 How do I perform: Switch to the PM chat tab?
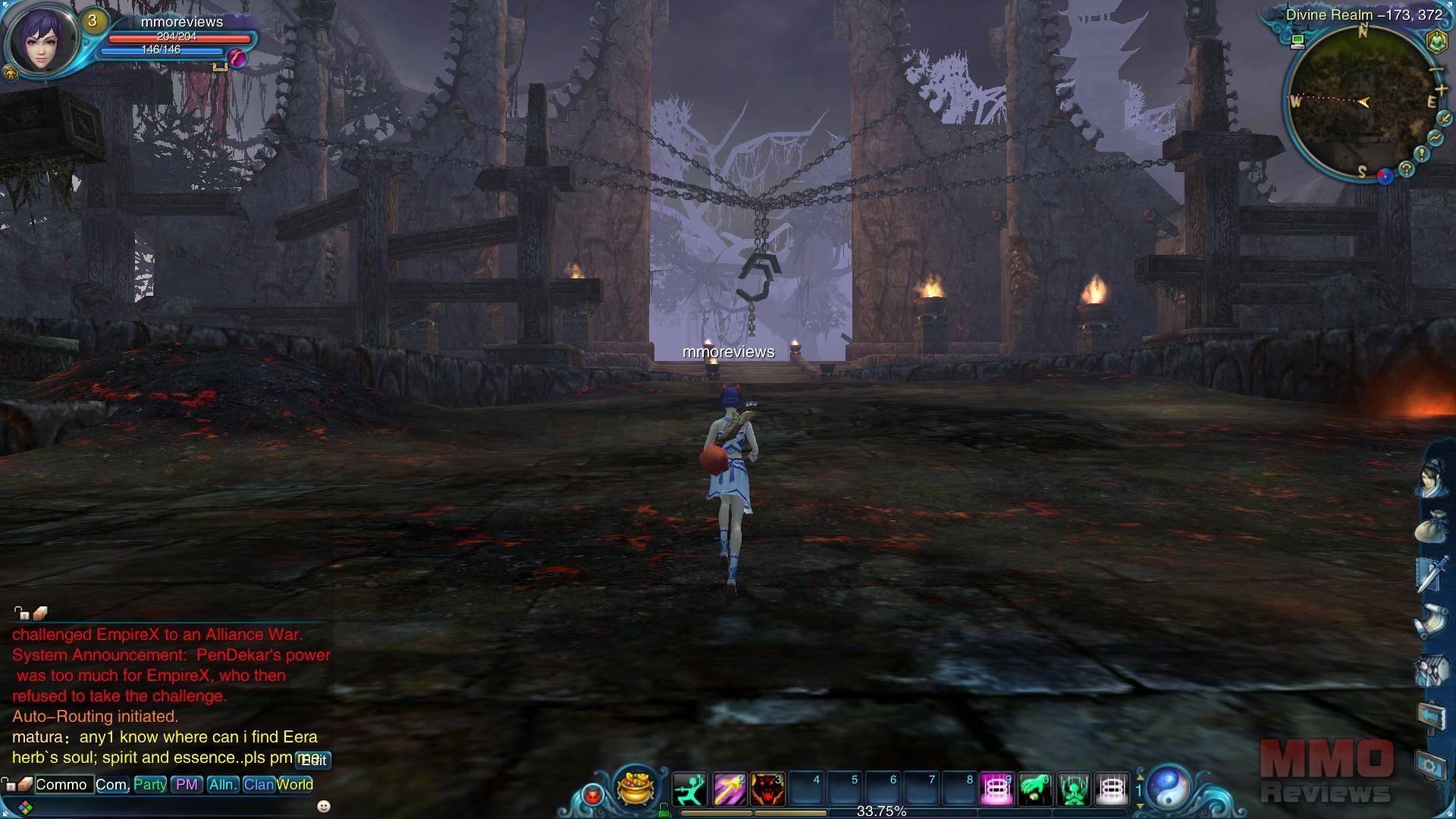pyautogui.click(x=187, y=784)
